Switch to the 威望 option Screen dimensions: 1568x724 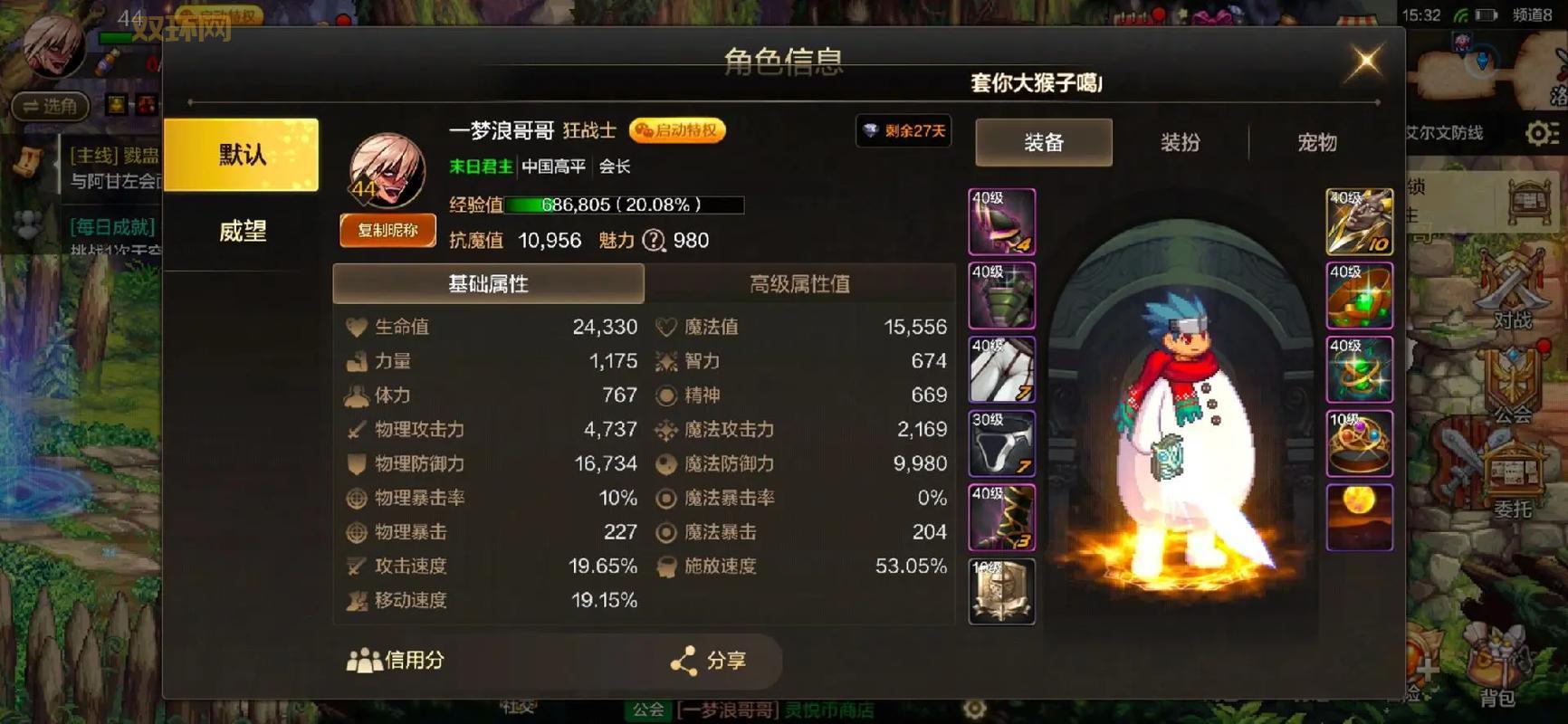coord(240,232)
